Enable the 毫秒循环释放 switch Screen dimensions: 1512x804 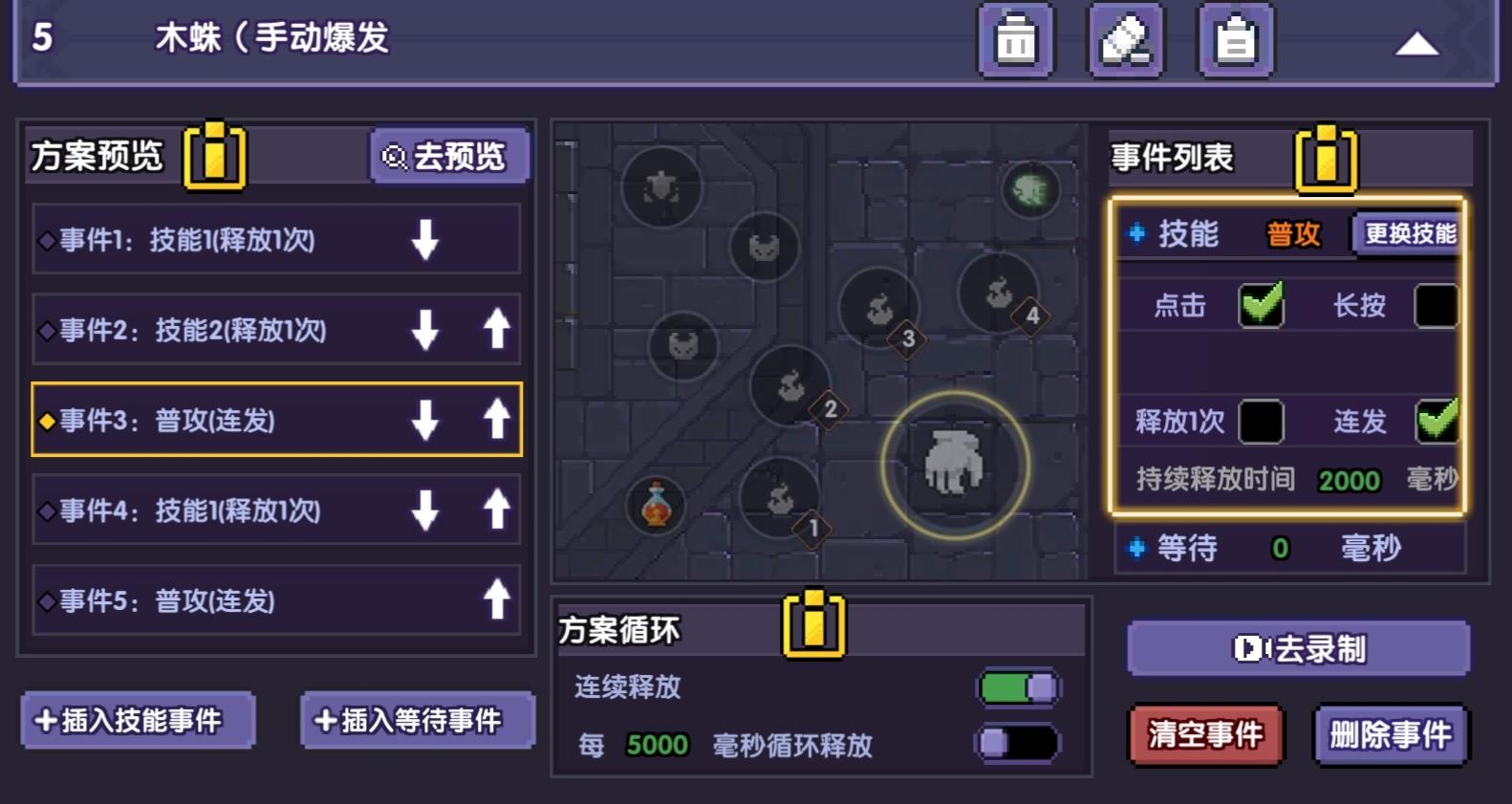[x=1019, y=742]
